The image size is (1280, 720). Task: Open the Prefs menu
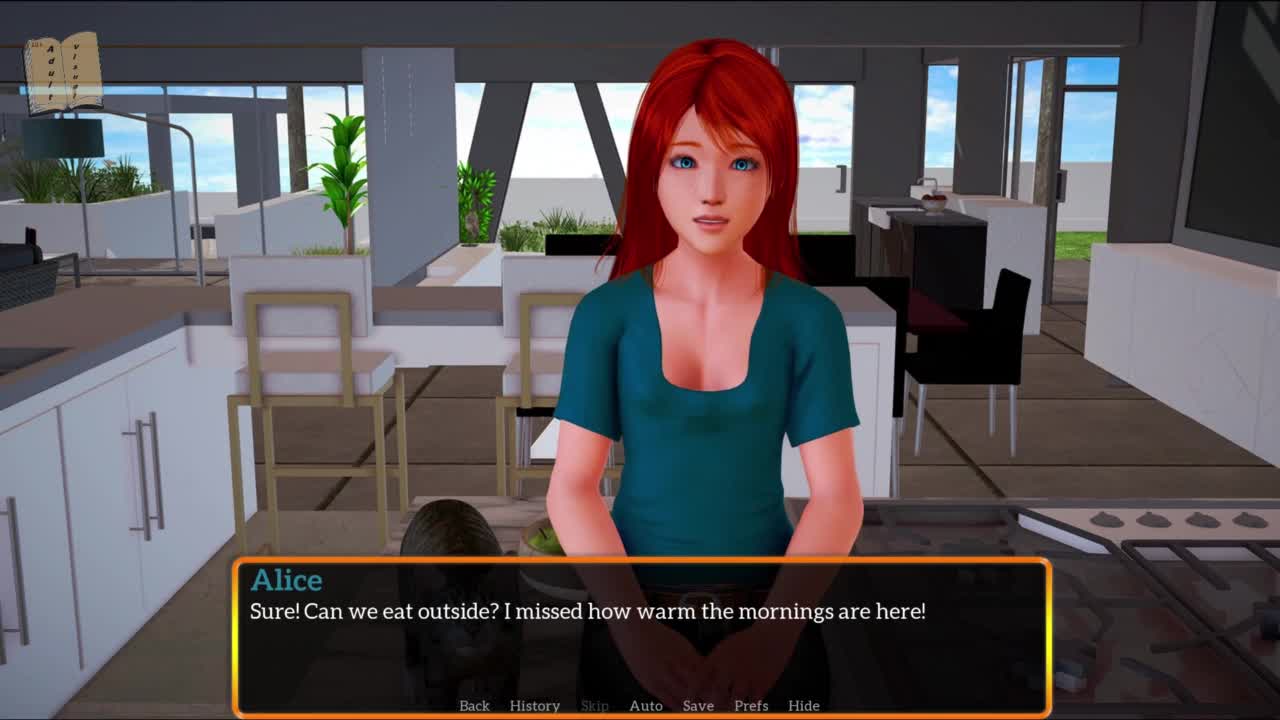point(751,705)
